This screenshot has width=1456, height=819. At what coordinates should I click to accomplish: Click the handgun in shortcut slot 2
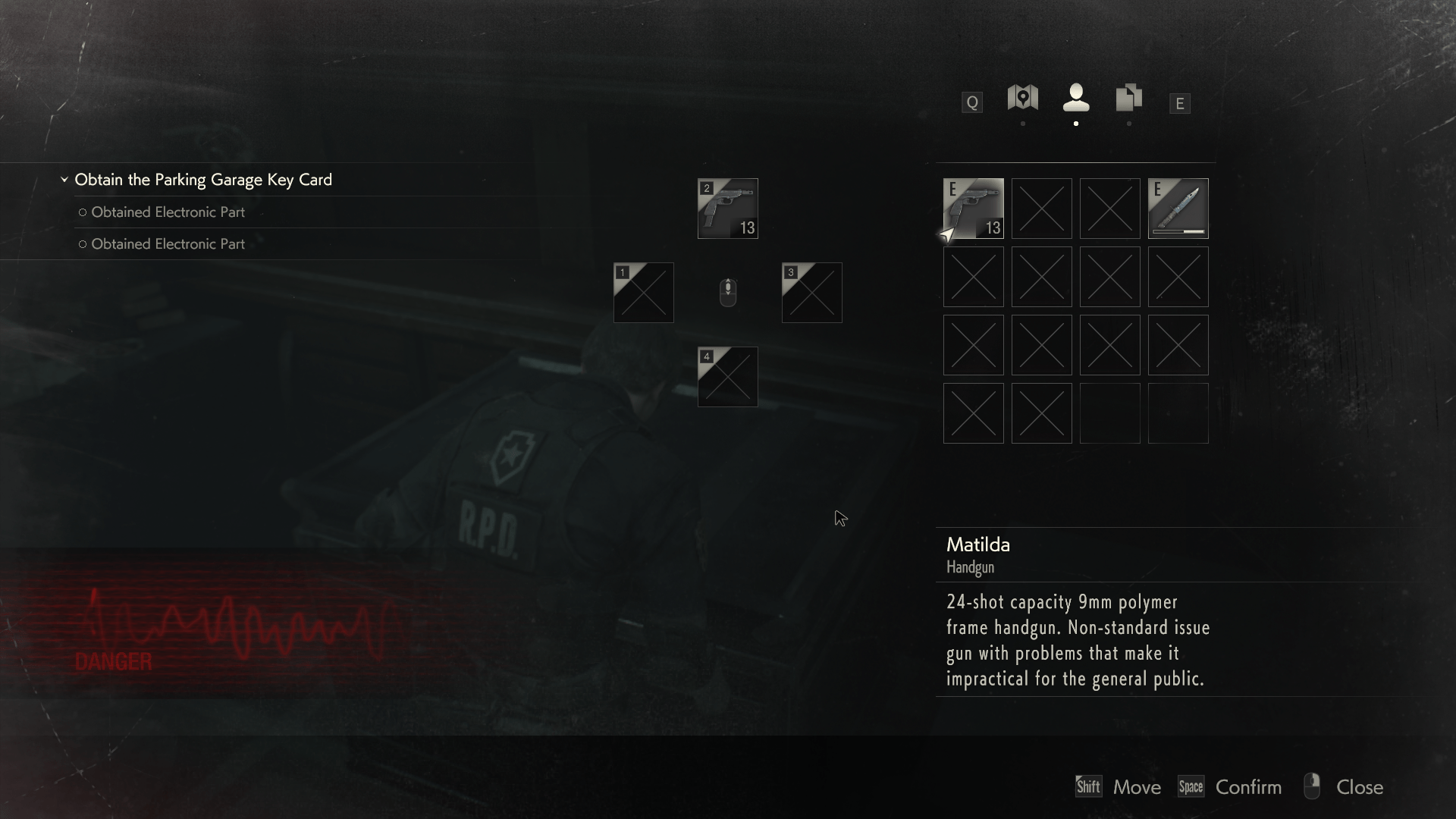(x=727, y=209)
